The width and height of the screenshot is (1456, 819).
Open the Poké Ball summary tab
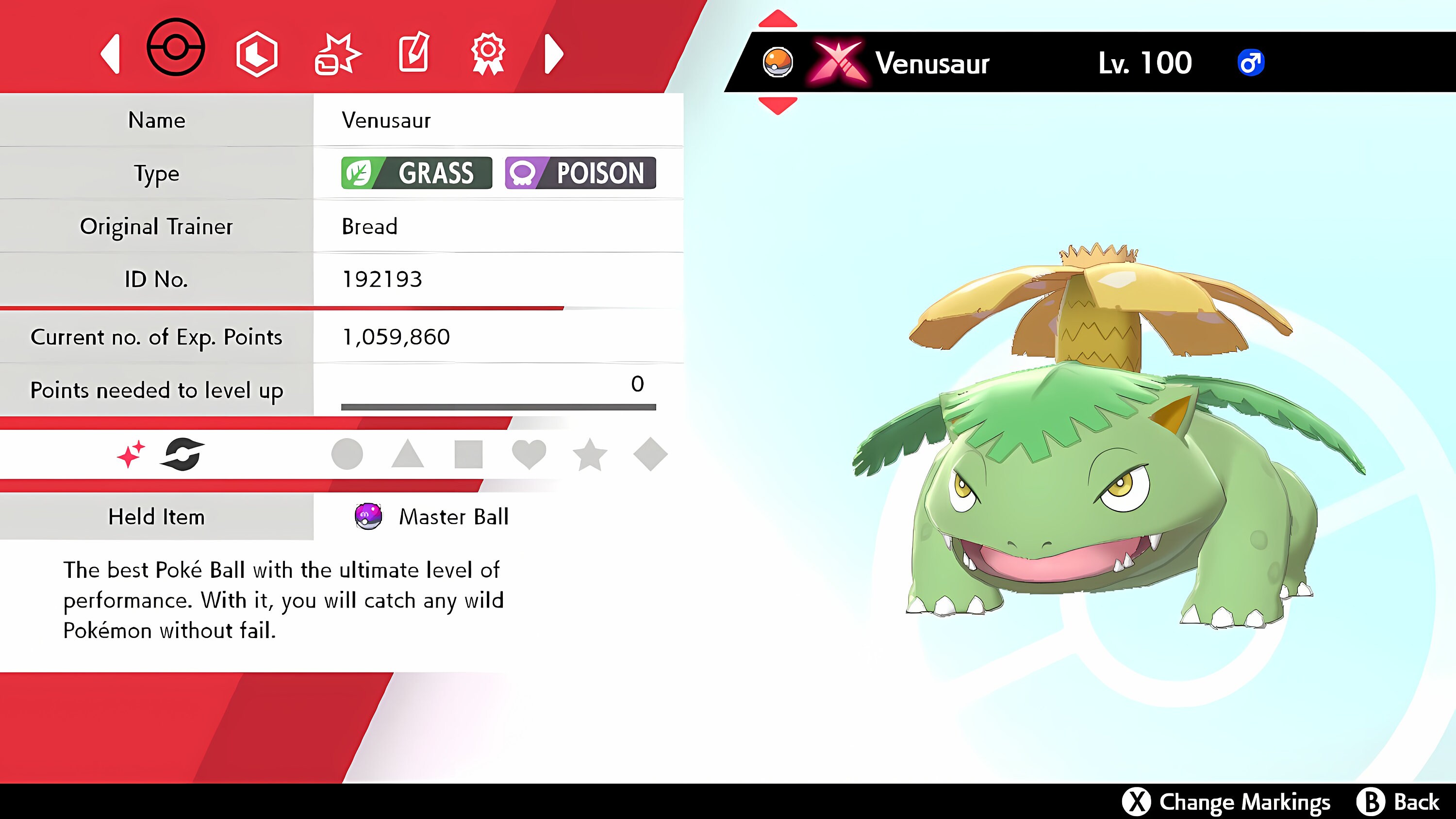[x=176, y=54]
